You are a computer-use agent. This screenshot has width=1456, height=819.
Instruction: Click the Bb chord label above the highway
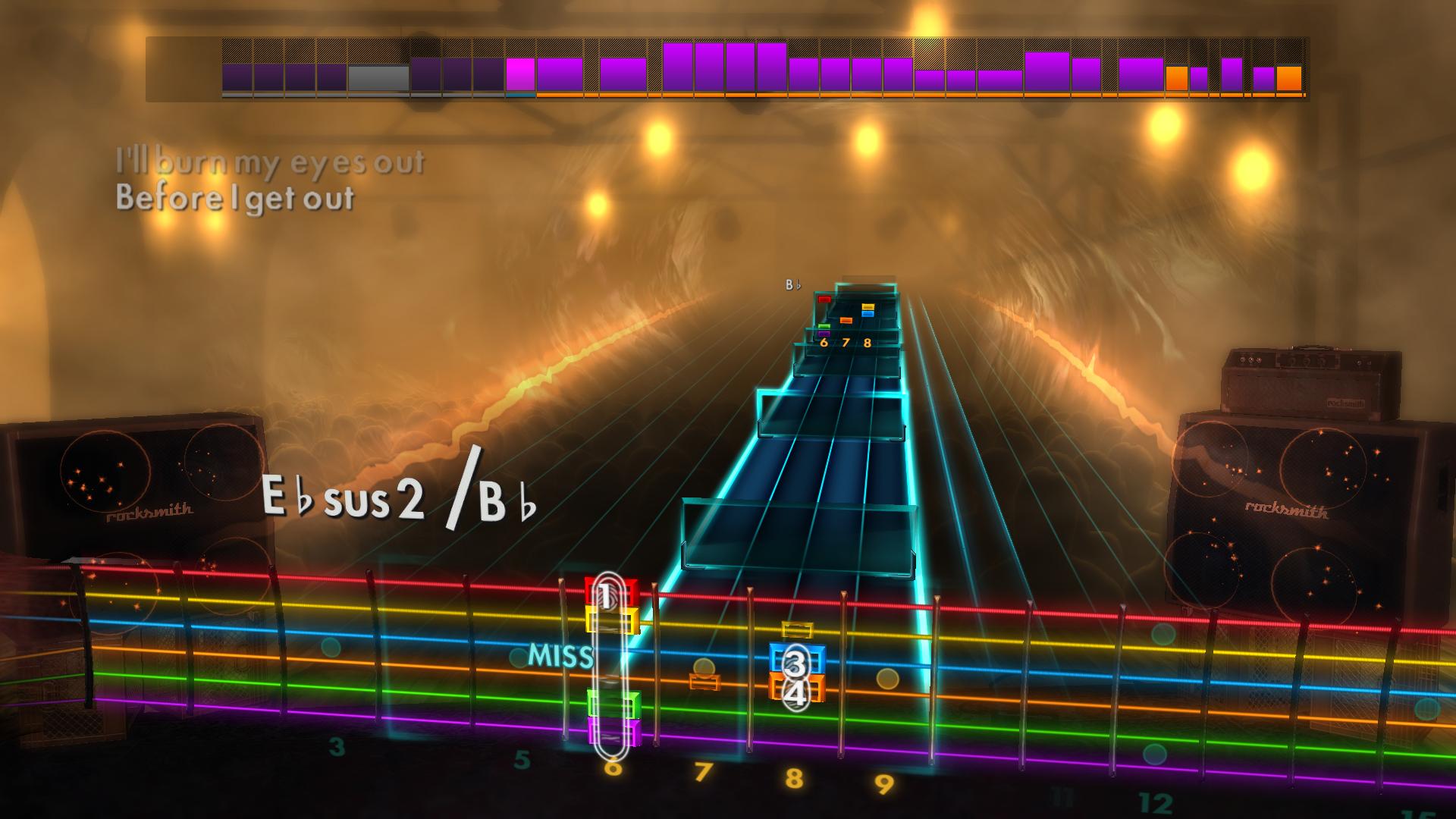792,287
